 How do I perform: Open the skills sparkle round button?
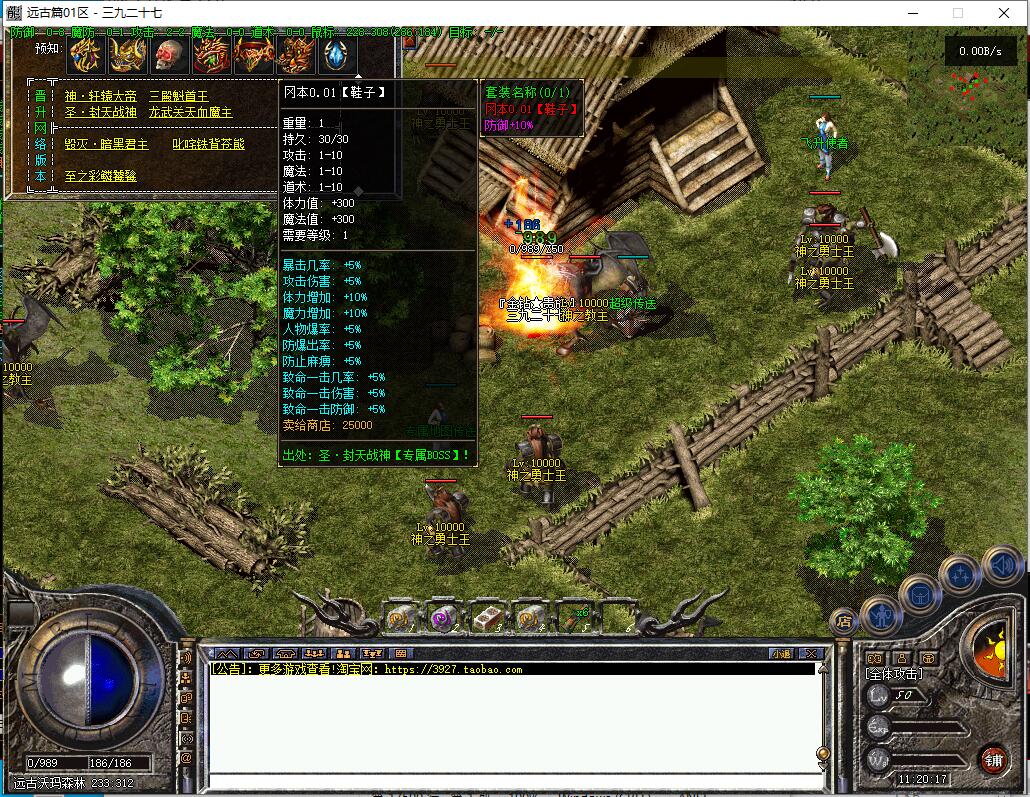point(960,576)
